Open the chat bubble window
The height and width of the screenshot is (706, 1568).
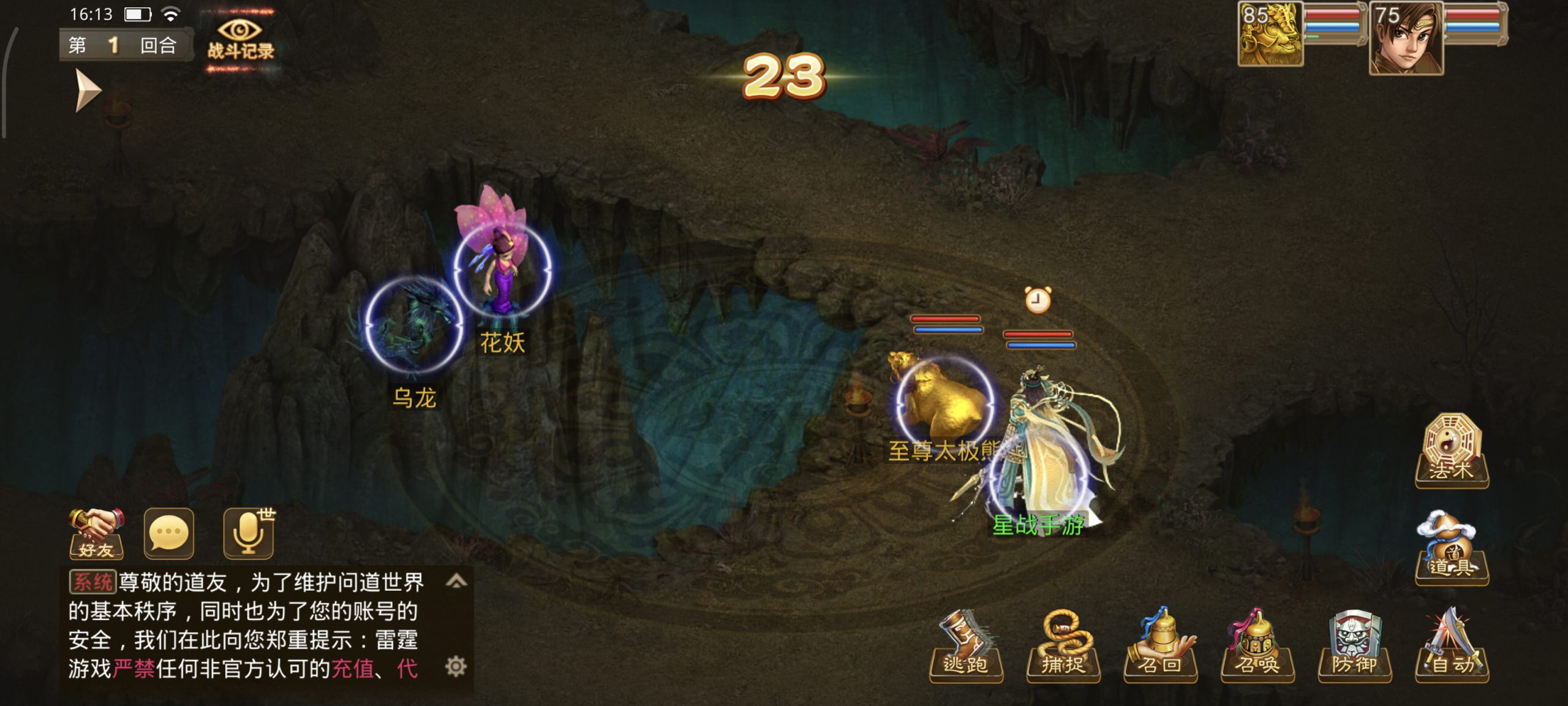(x=169, y=534)
